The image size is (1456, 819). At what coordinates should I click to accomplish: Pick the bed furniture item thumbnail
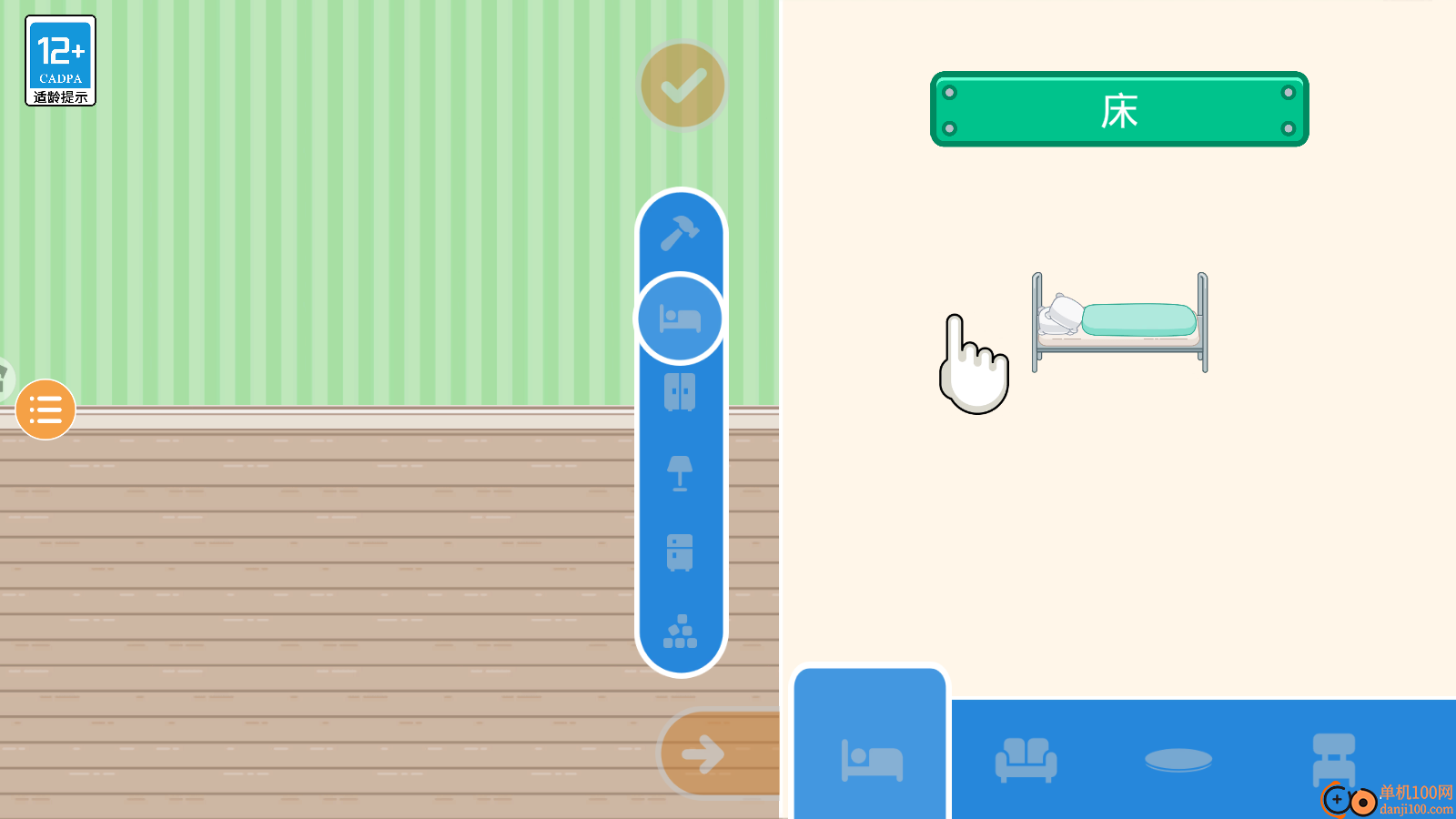[x=1119, y=322]
